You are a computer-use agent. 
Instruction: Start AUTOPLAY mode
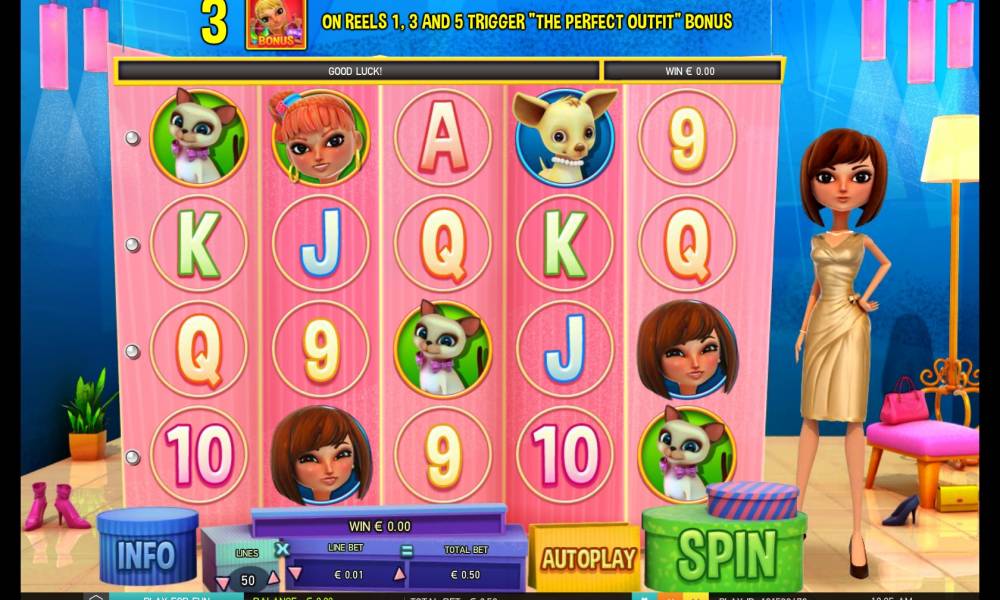click(x=589, y=558)
